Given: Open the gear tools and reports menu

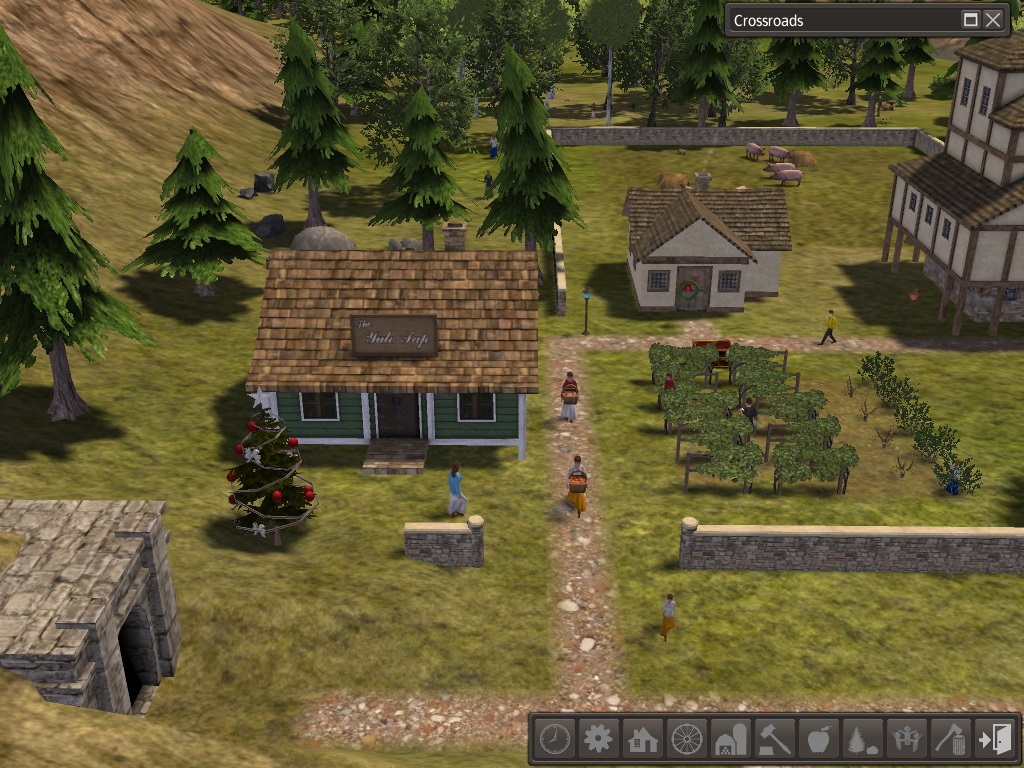Looking at the screenshot, I should click(598, 740).
